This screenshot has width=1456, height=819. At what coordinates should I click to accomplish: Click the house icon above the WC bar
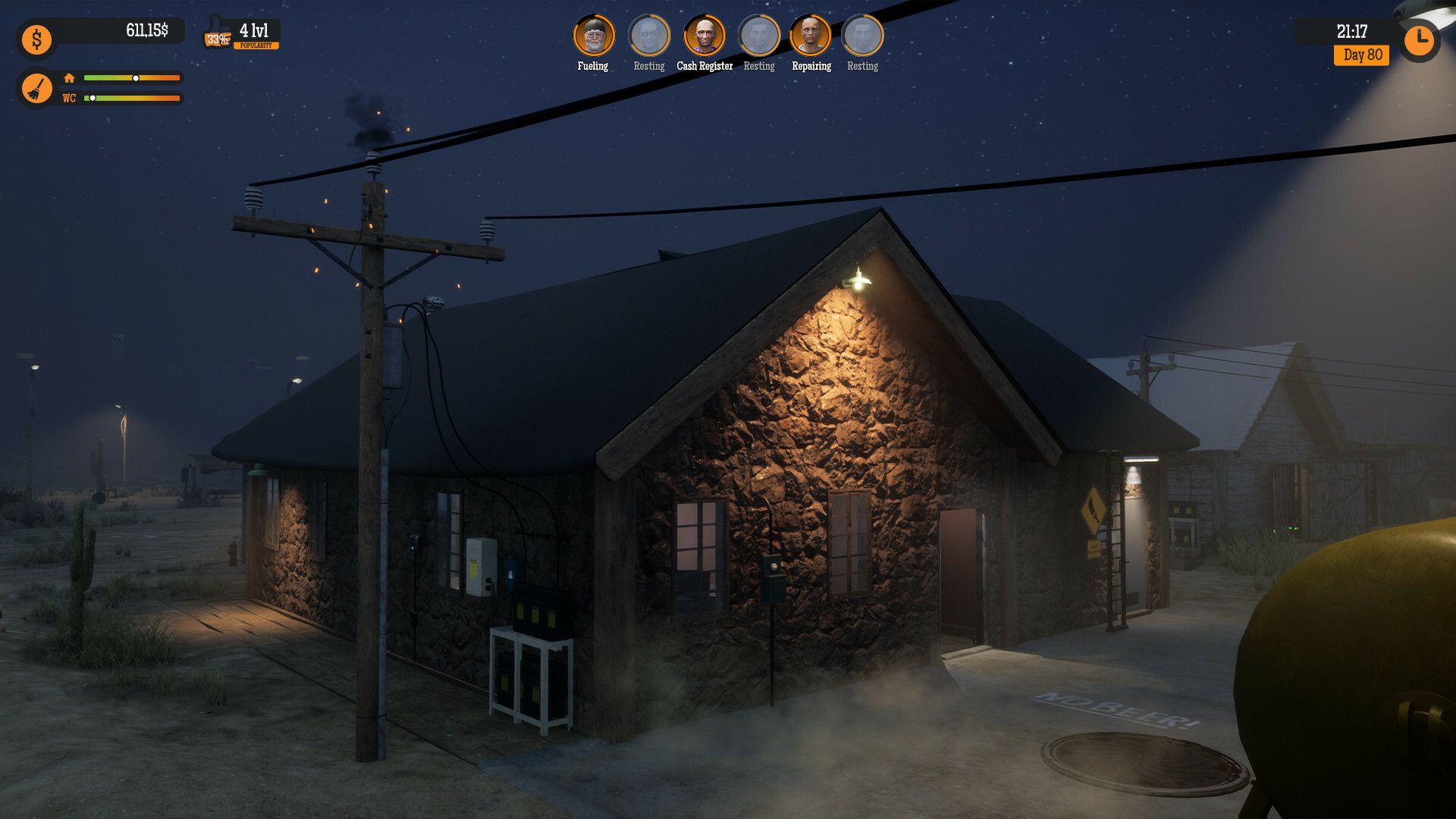[x=69, y=77]
